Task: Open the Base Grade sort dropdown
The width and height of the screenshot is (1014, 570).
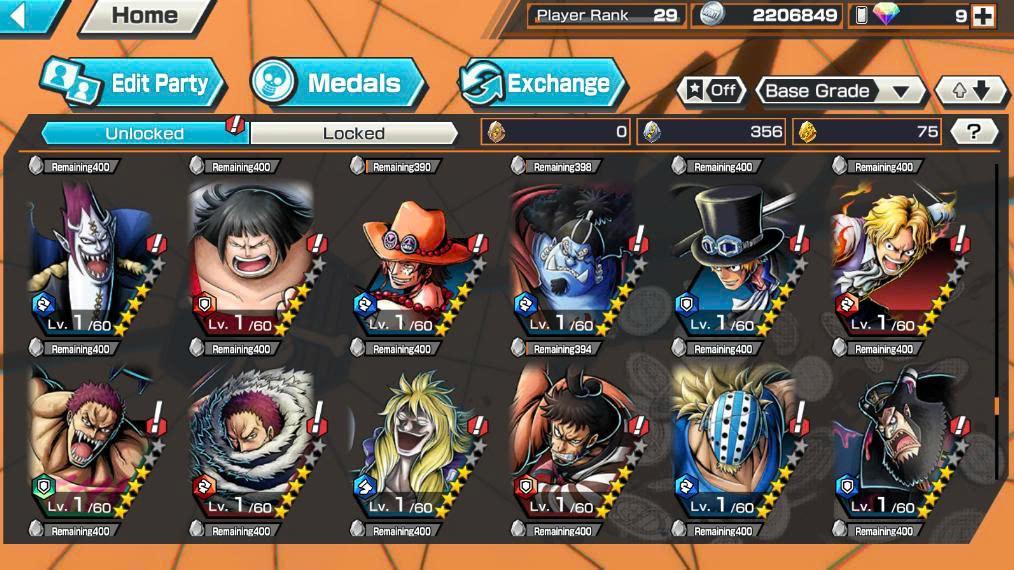Action: tap(840, 90)
